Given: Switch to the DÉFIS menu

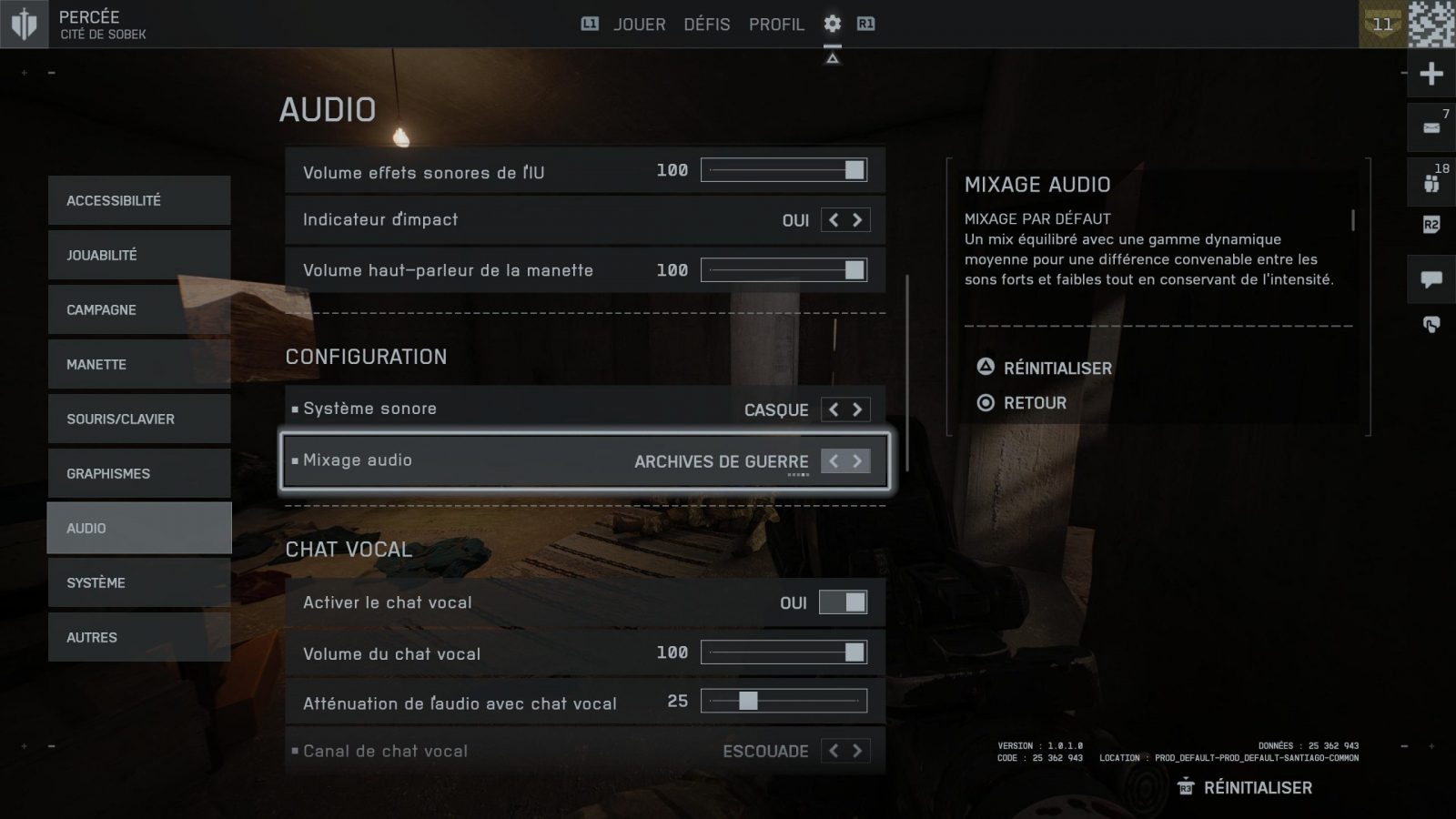Looking at the screenshot, I should (x=706, y=25).
